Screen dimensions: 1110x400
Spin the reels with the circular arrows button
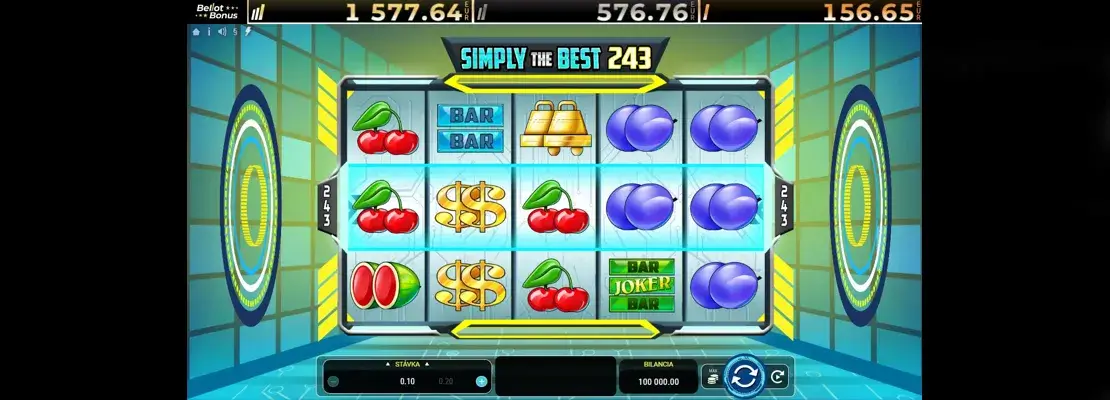coord(744,377)
